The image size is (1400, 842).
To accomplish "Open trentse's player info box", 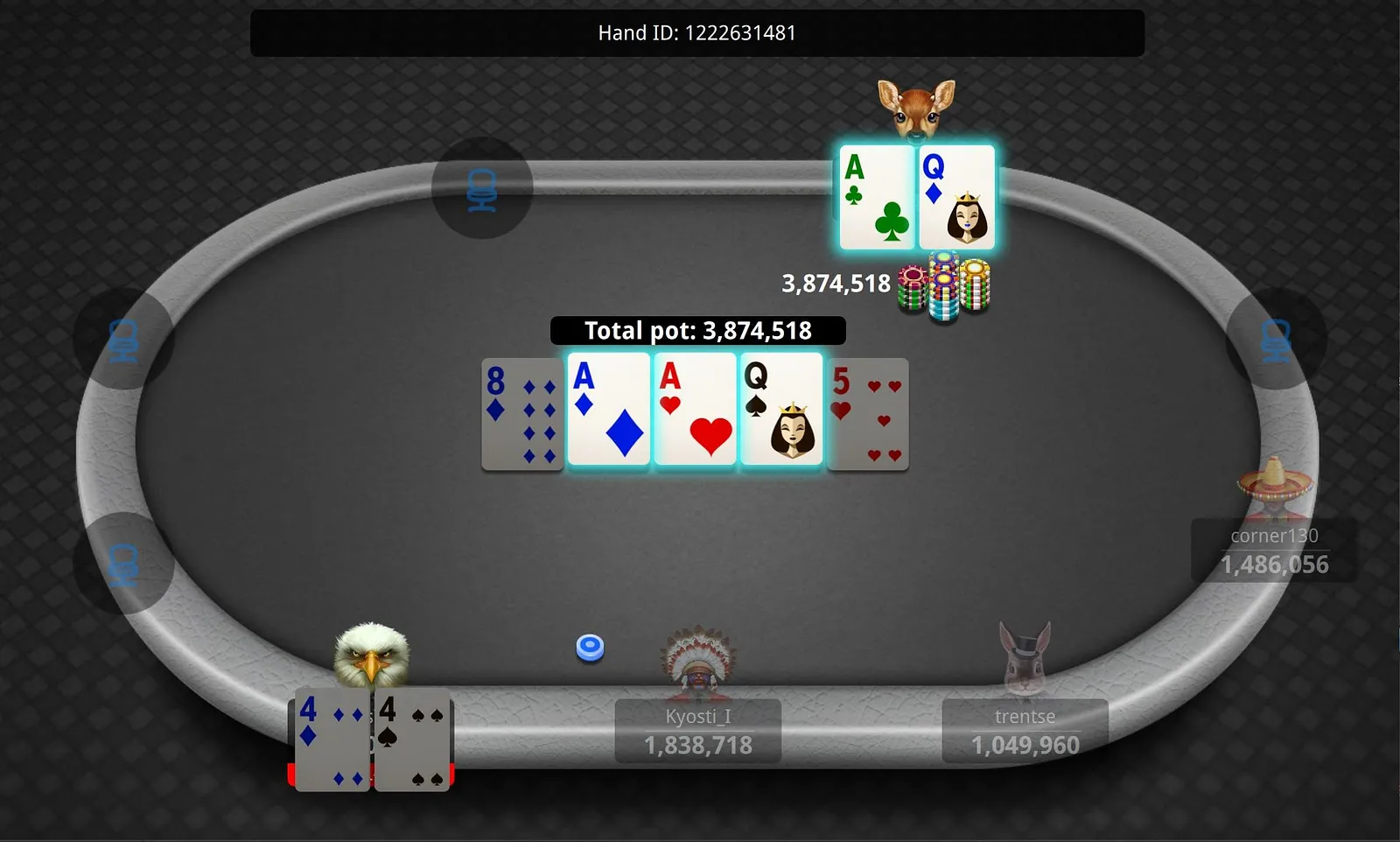I will (1025, 731).
